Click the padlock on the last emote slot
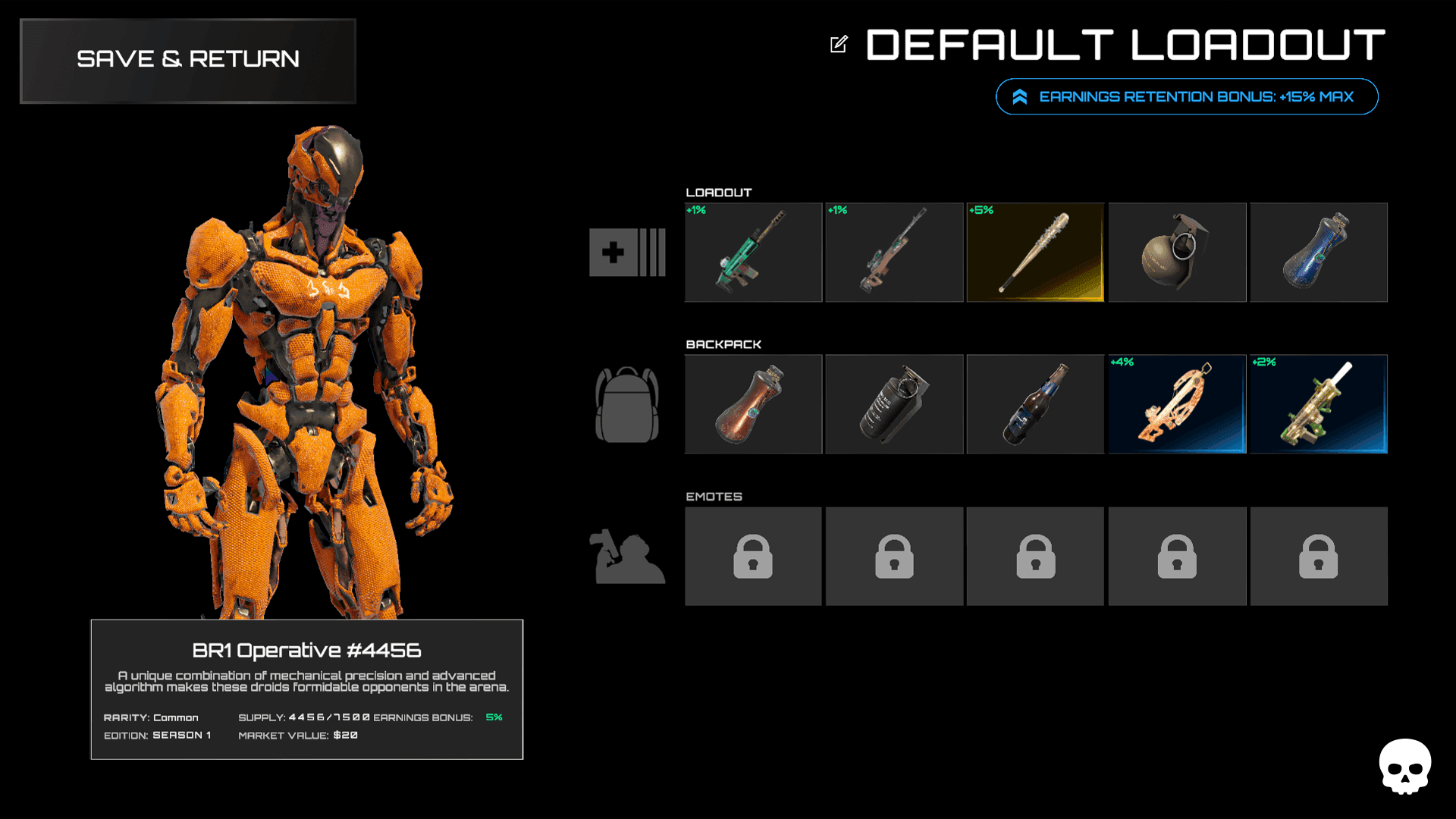This screenshot has height=819, width=1456. coord(1318,556)
